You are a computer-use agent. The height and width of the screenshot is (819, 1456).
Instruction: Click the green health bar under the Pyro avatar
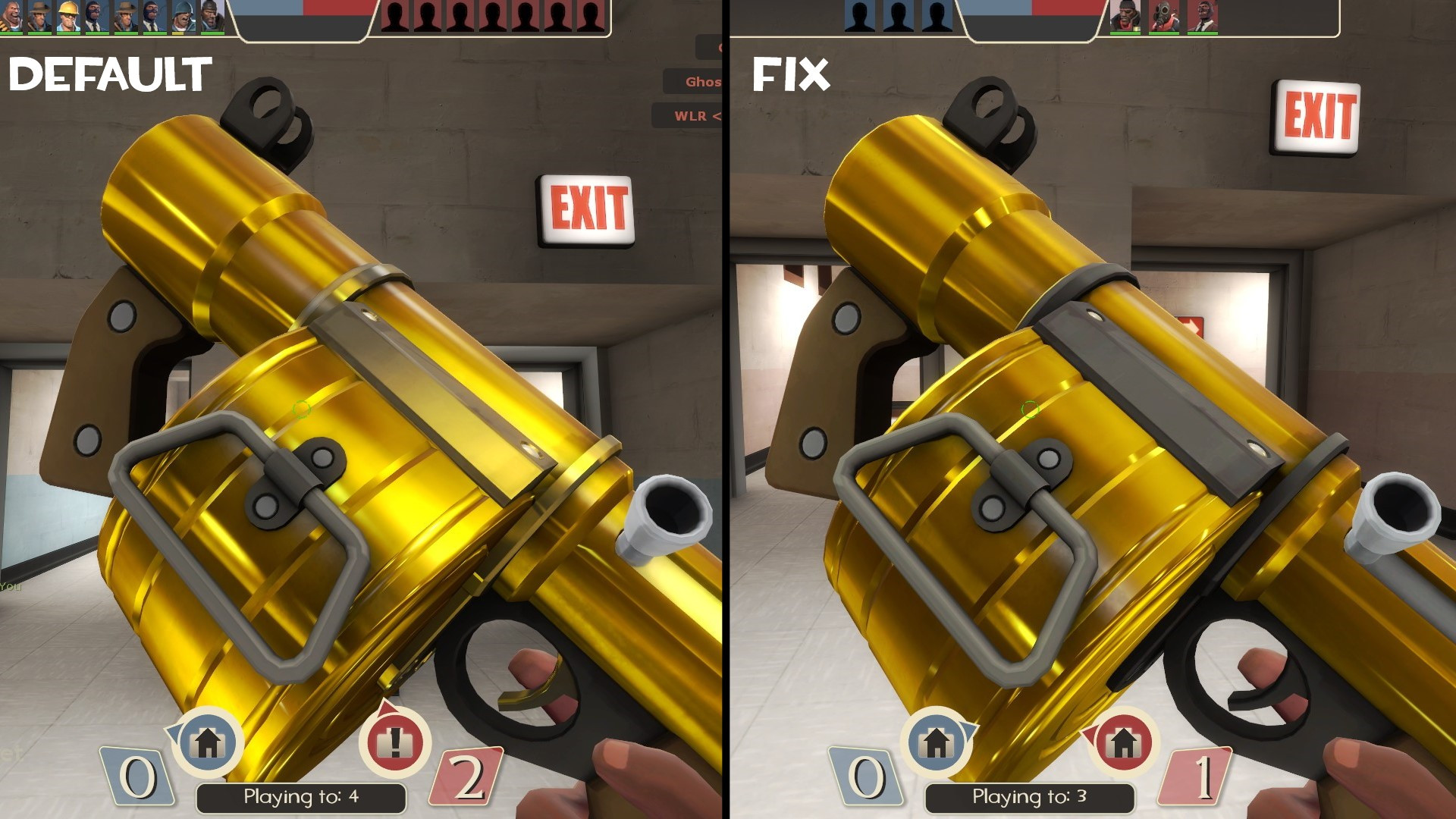click(x=1165, y=33)
